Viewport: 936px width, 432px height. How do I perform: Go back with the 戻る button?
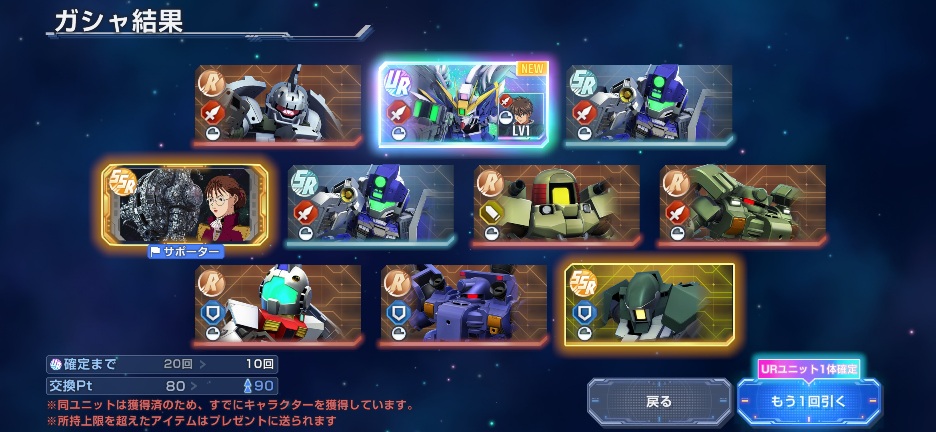[659, 401]
